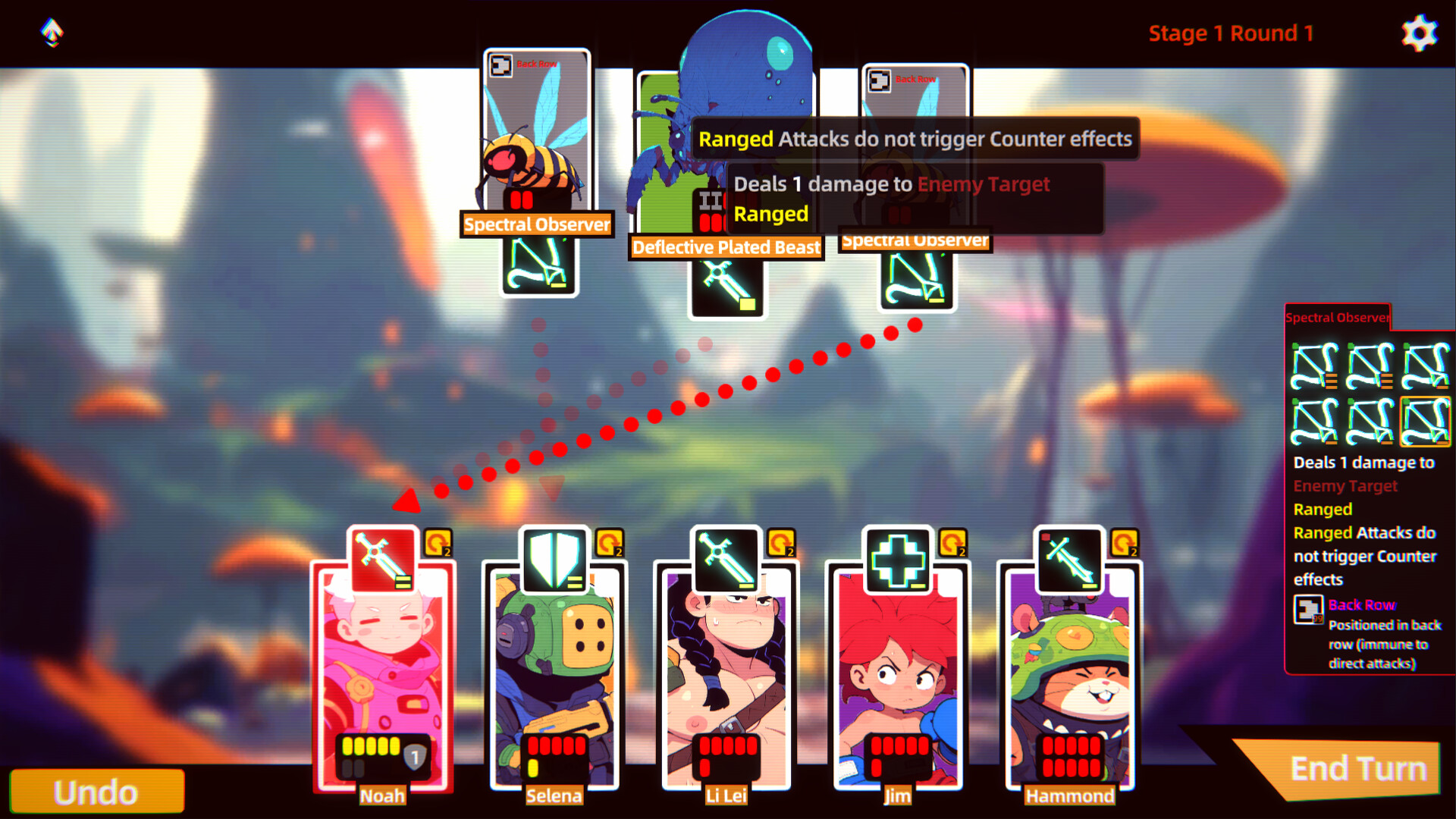Click the Back Row icon on the right Spectral Observer card

point(880,79)
